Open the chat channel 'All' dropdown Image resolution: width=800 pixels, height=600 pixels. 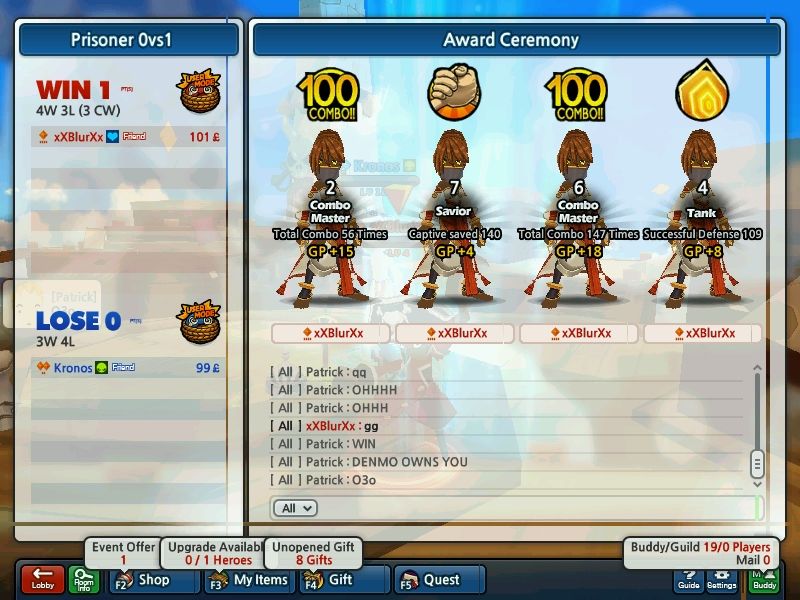(293, 508)
